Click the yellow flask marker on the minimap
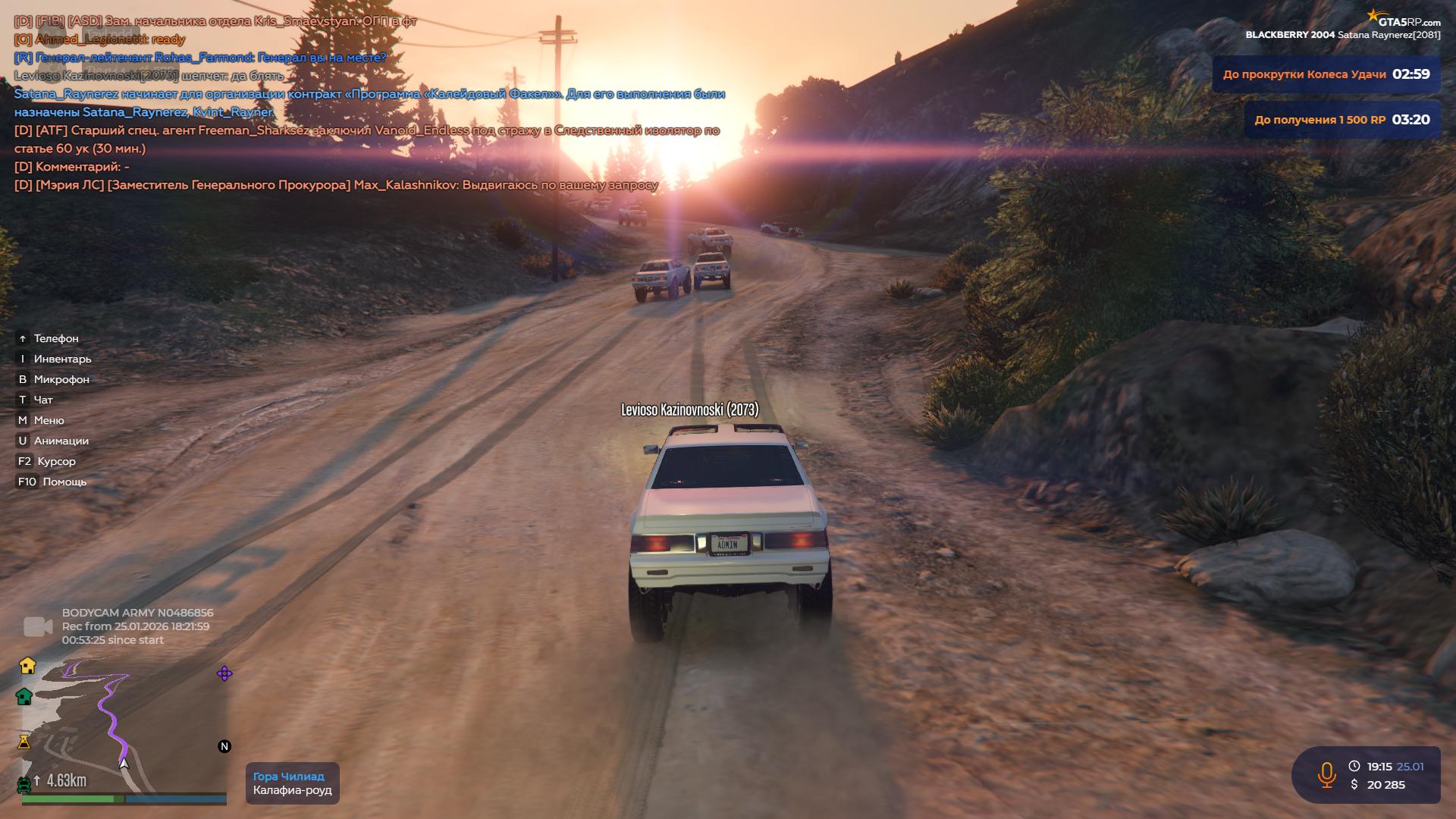 (24, 742)
